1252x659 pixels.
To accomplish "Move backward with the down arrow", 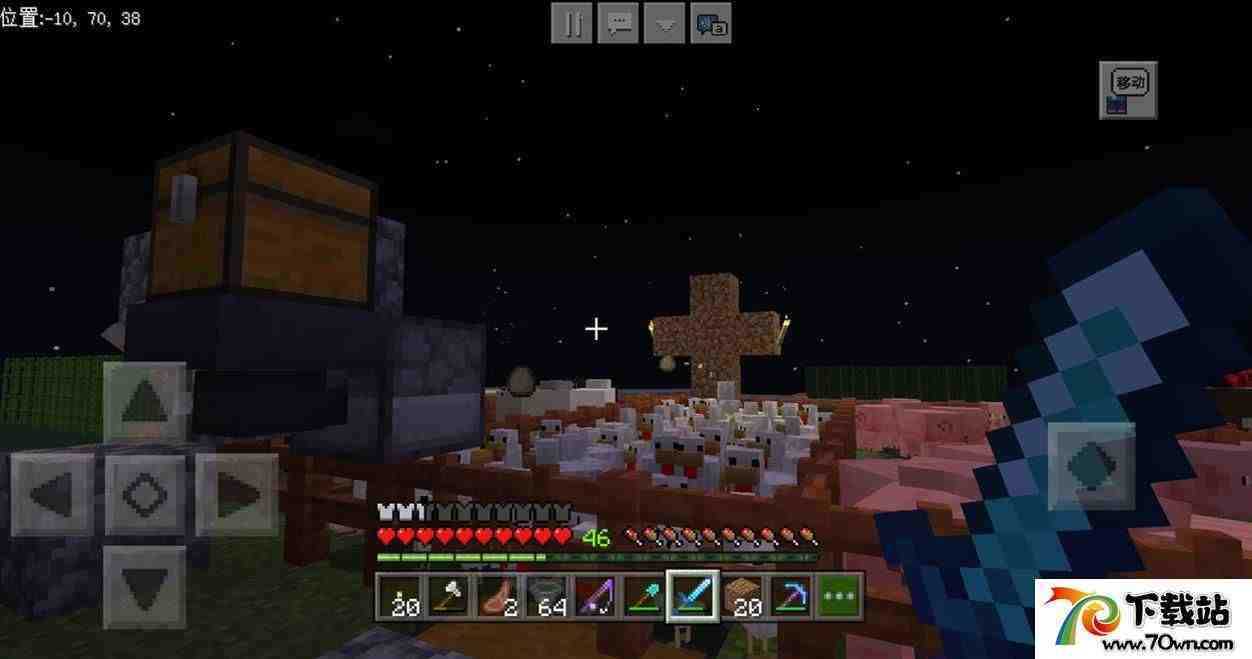I will pyautogui.click(x=145, y=586).
